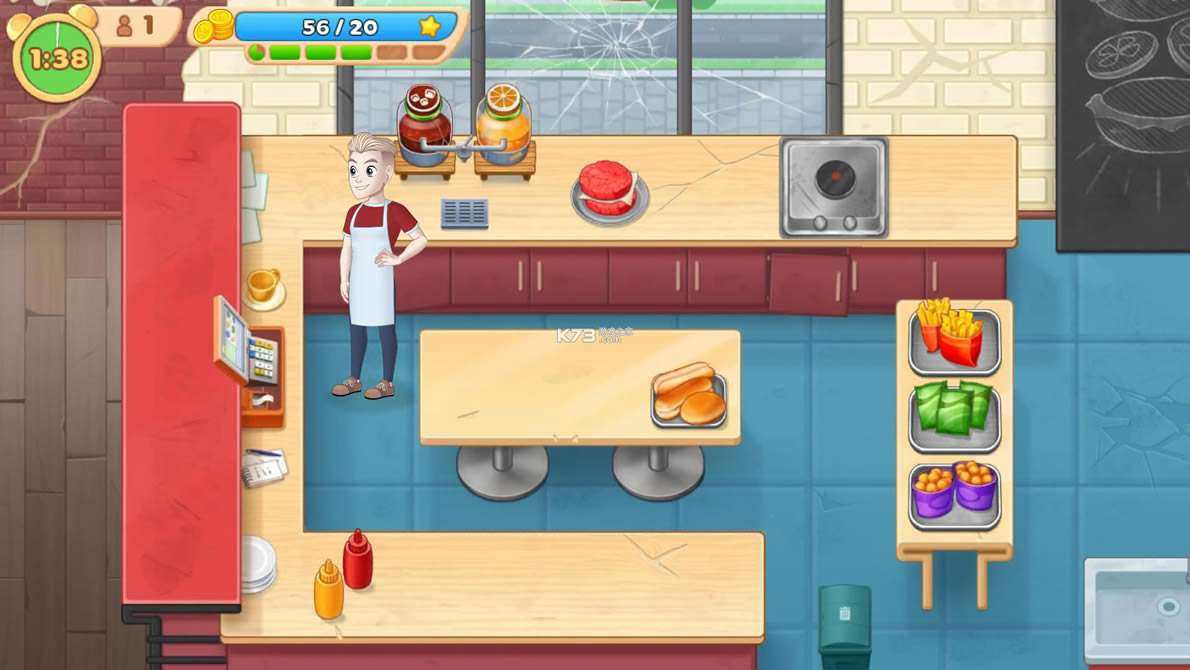
Task: Select the green packets tray
Action: click(x=953, y=414)
